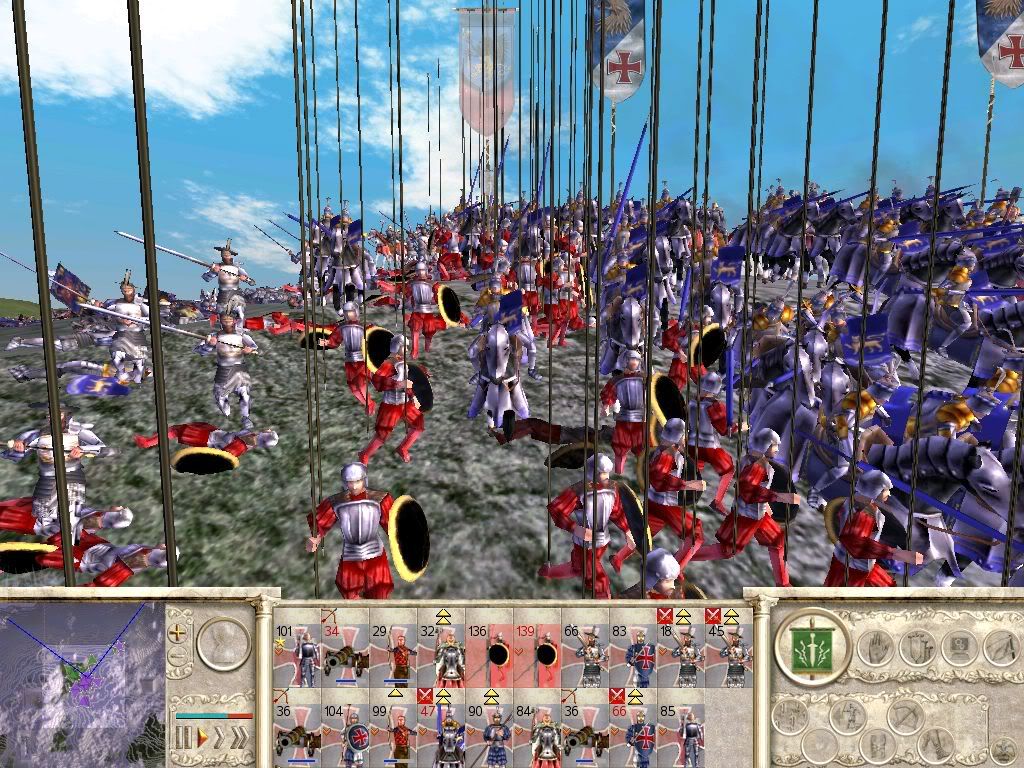This screenshot has height=768, width=1024.
Task: Pause the battle
Action: [184, 738]
